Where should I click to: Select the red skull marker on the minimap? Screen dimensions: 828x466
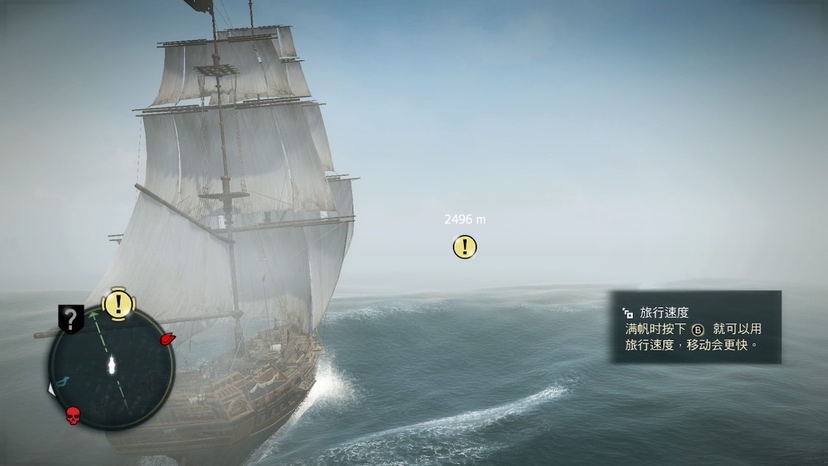point(73,414)
